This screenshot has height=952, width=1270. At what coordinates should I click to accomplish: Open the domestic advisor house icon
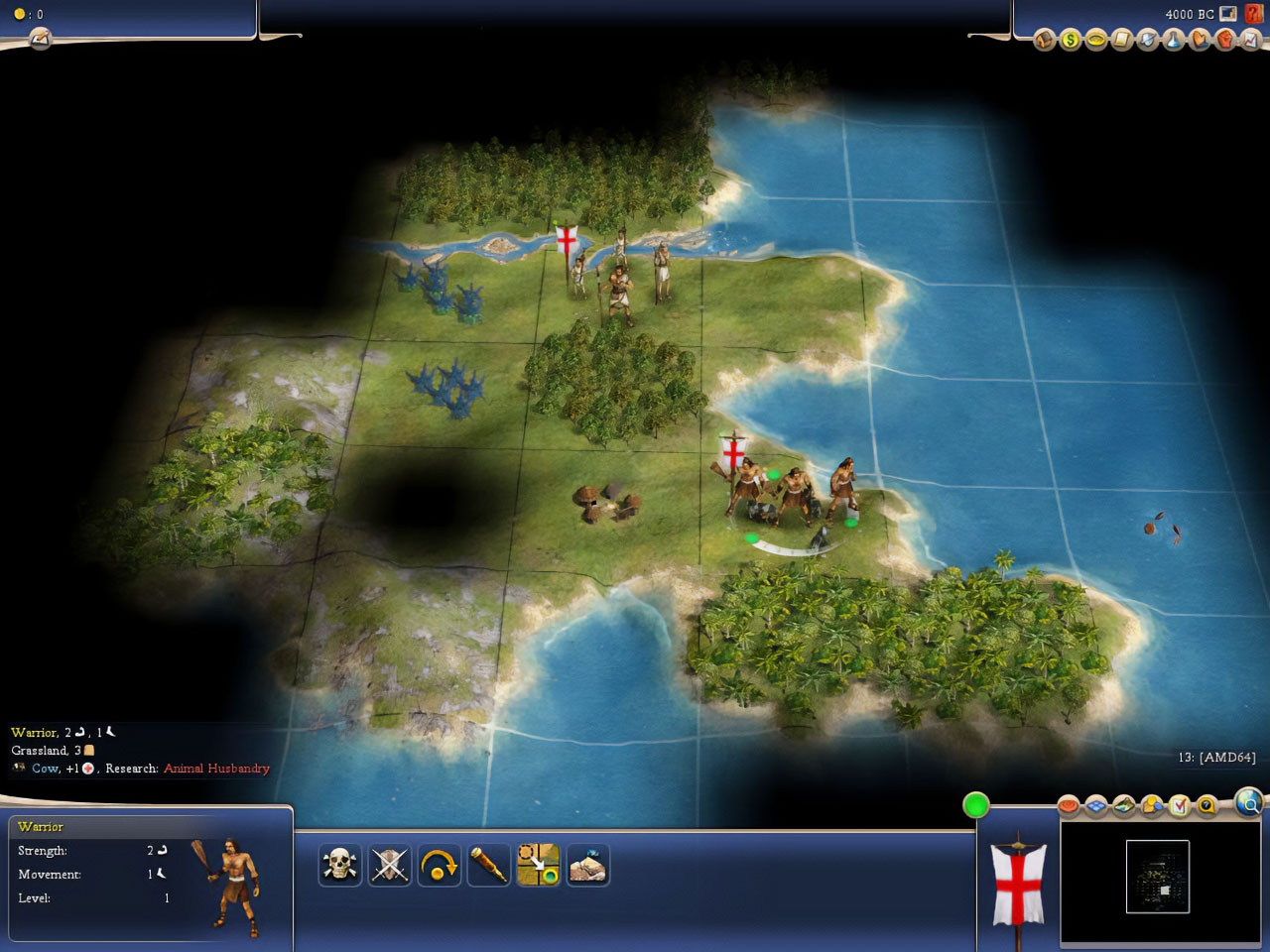[1044, 40]
